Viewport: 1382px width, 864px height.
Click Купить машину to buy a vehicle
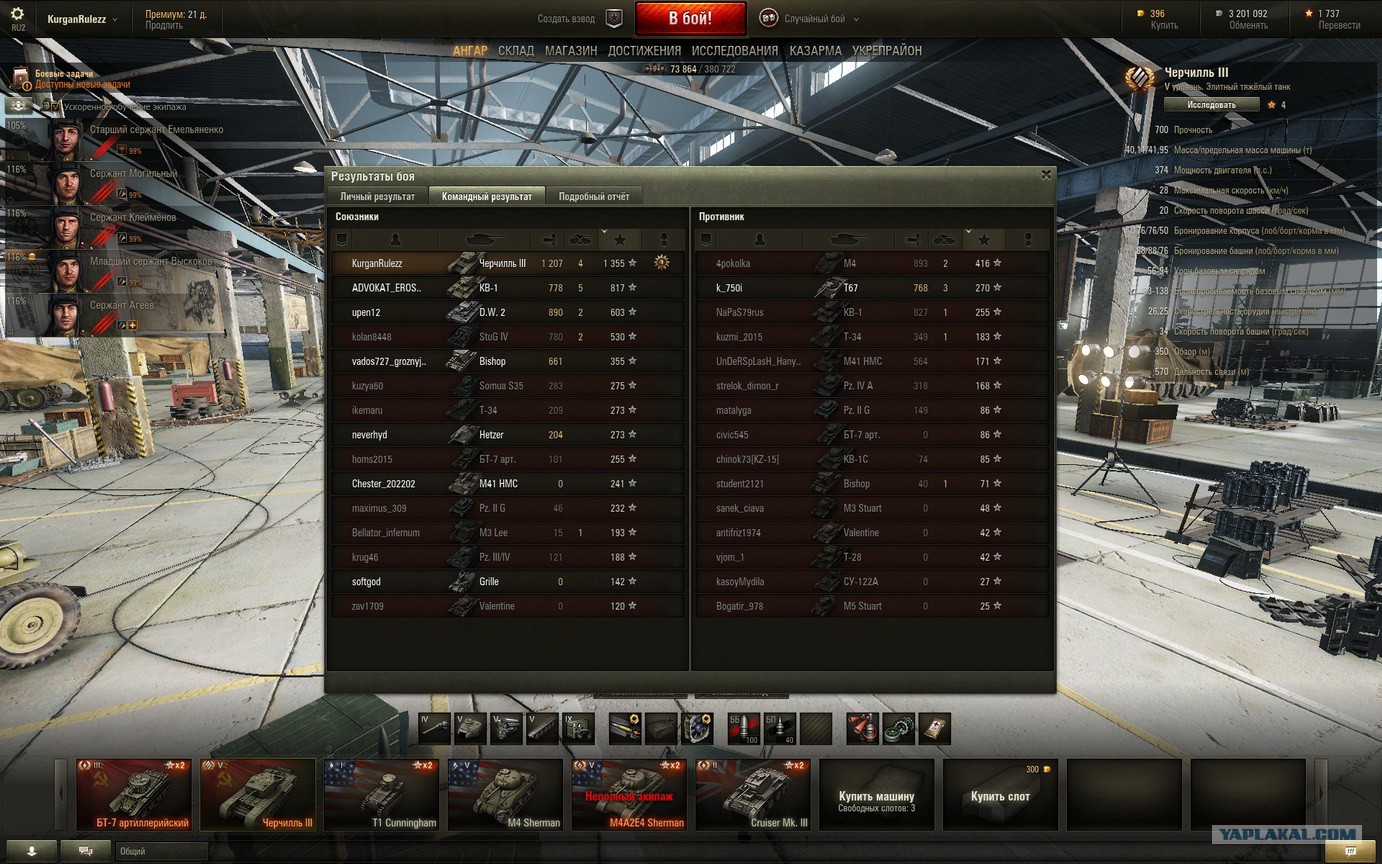[876, 796]
